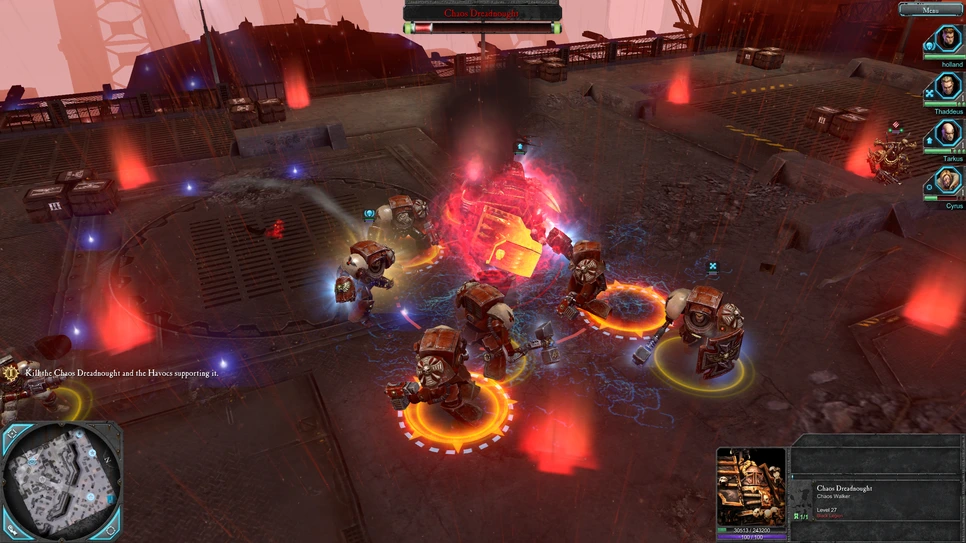
Task: Select holland's squad portrait
Action: coord(948,40)
